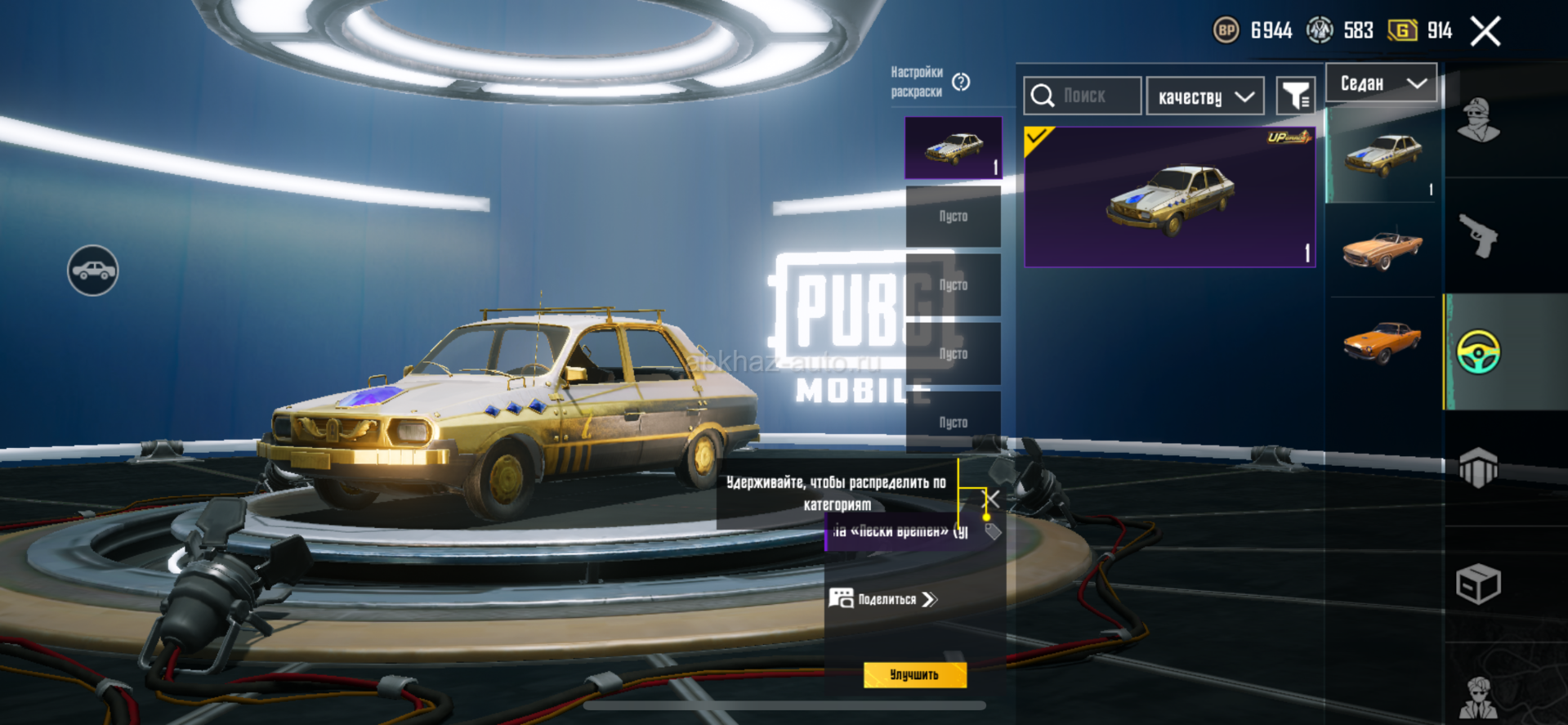Select the gold sedan thumbnail in list
The height and width of the screenshot is (725, 1568).
[x=1382, y=155]
